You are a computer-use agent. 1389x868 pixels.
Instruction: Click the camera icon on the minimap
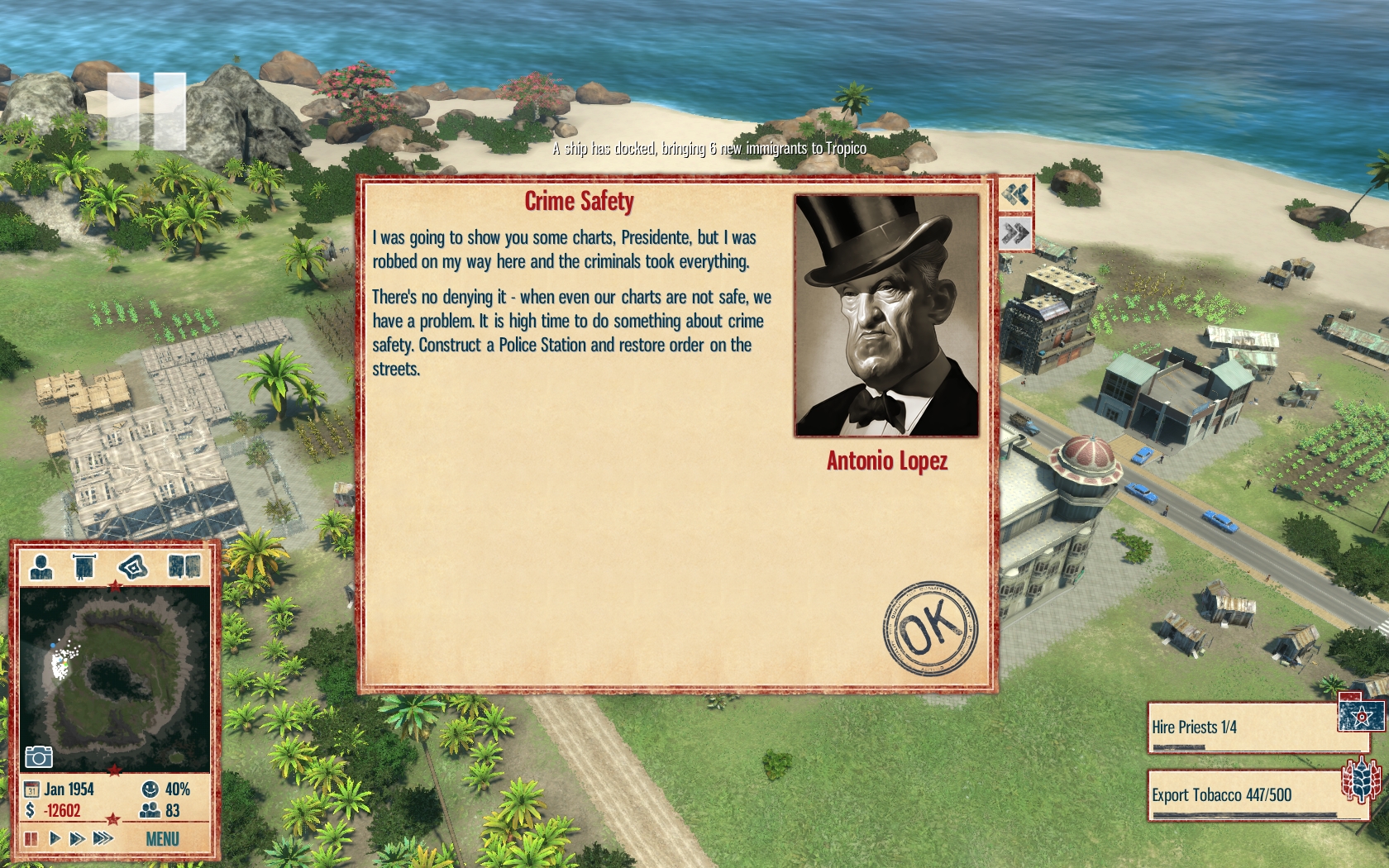tap(38, 756)
